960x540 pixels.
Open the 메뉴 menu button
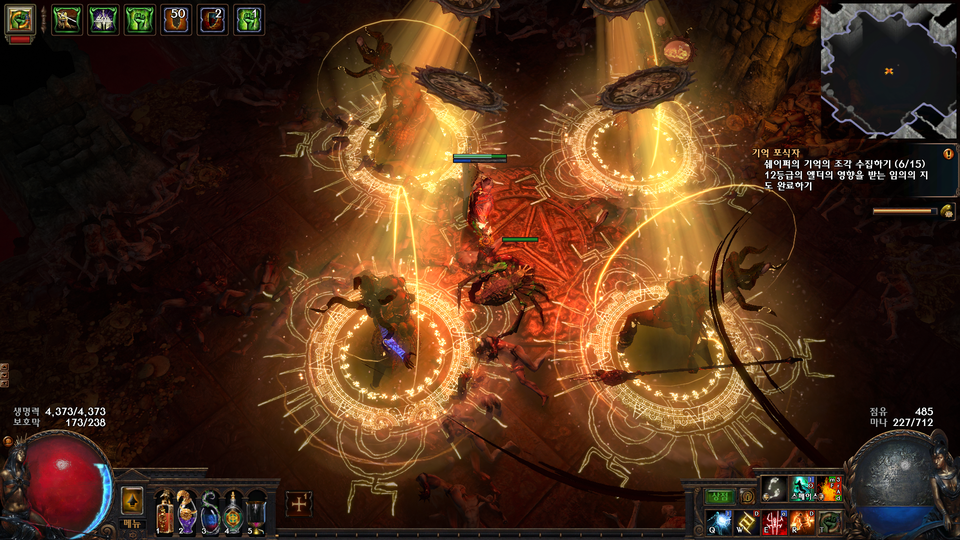[x=132, y=523]
